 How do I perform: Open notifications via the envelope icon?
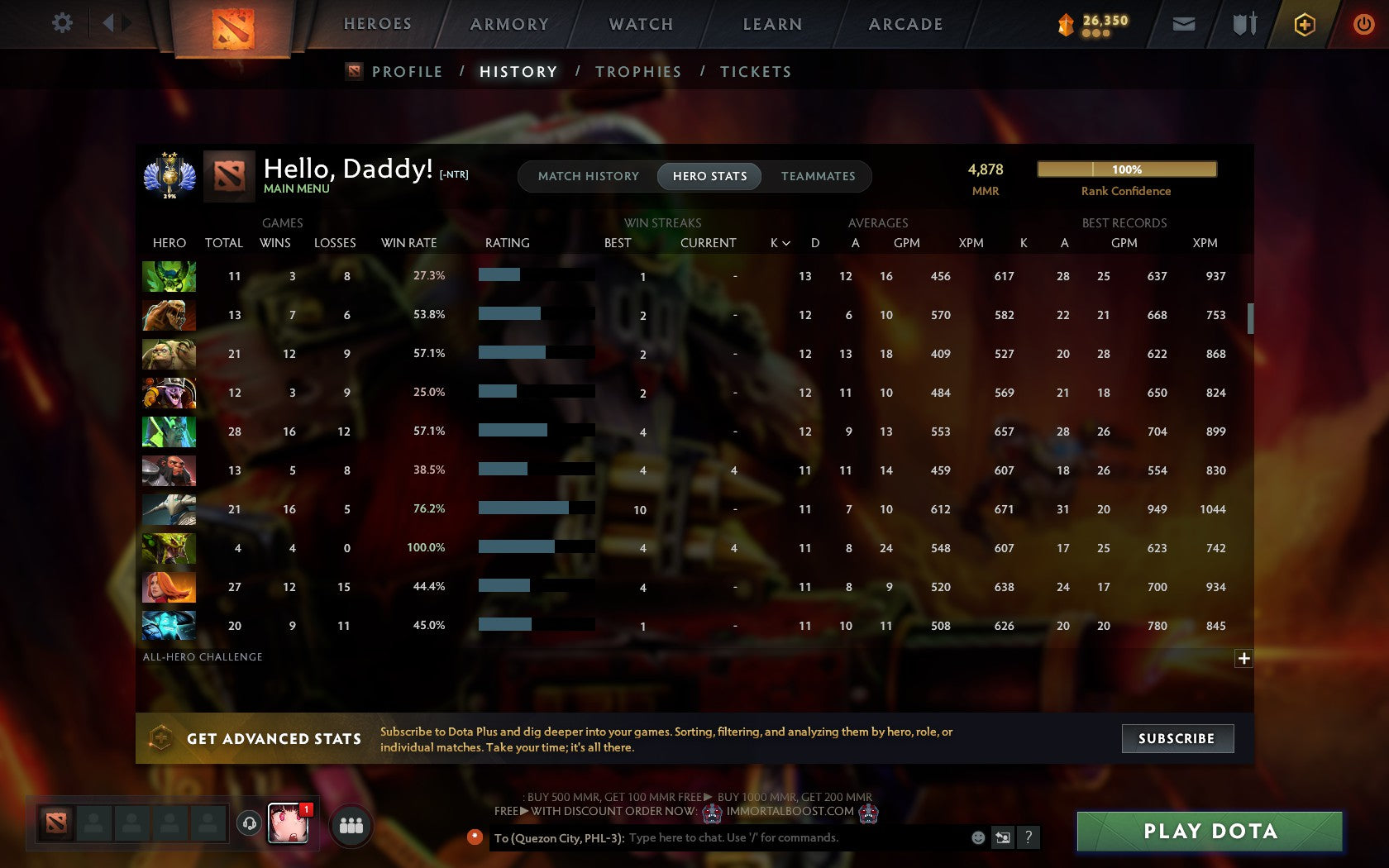pos(1184,24)
